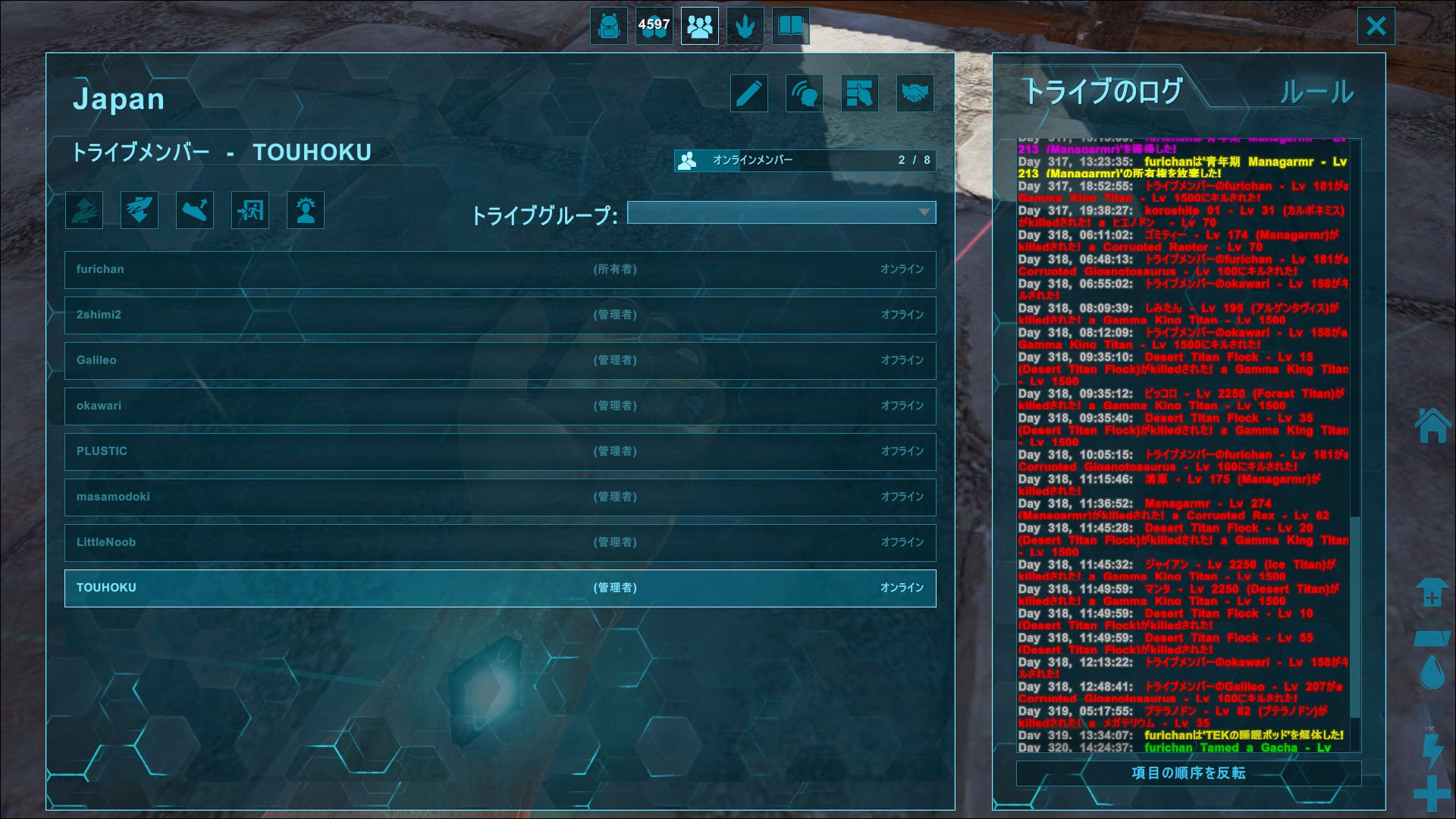Open the handshake alliances icon

coord(915,94)
